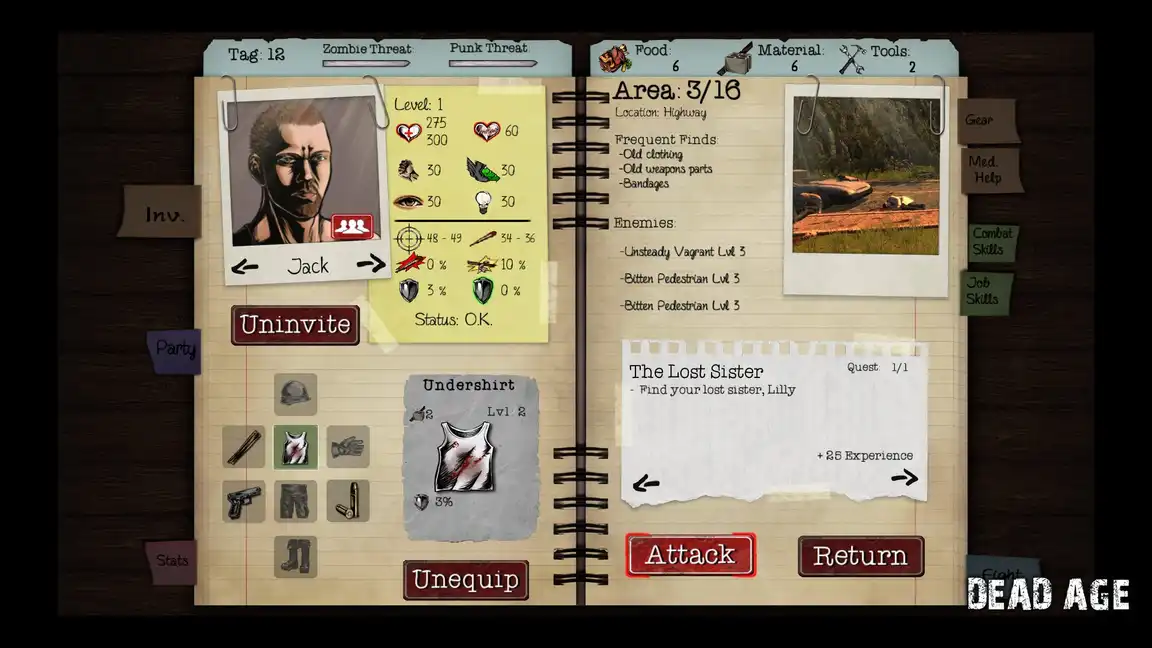Show the Combat Skills tab
The width and height of the screenshot is (1152, 648).
coord(992,241)
